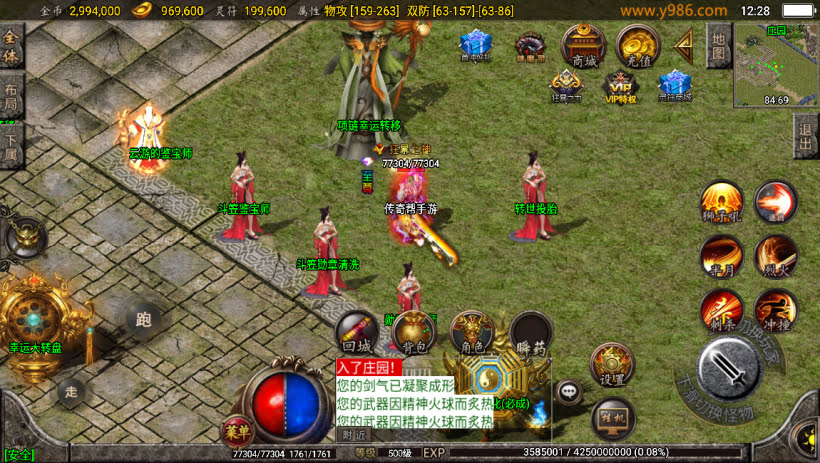Open the 商城 shop
The width and height of the screenshot is (820, 463).
click(584, 46)
